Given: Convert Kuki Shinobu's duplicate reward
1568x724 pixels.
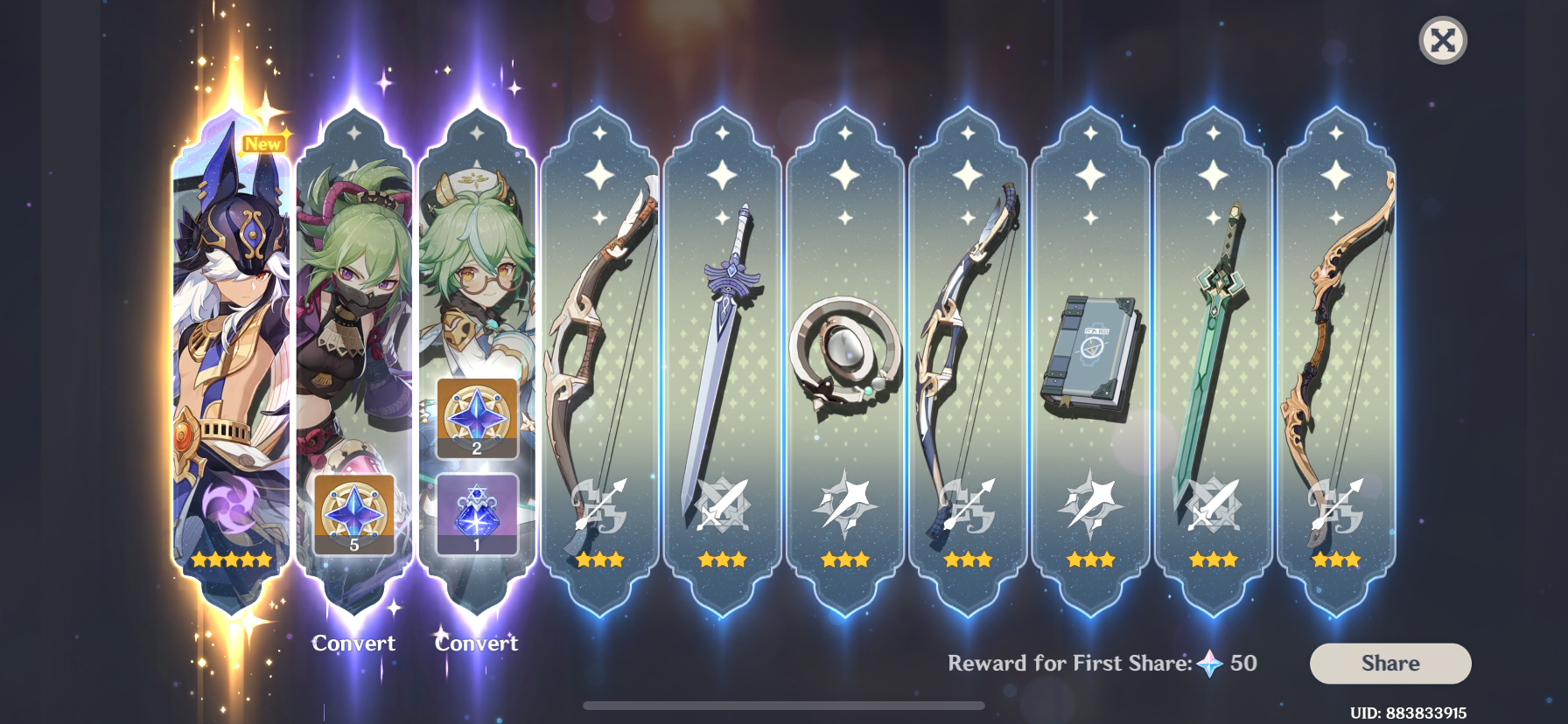Looking at the screenshot, I should [x=354, y=643].
